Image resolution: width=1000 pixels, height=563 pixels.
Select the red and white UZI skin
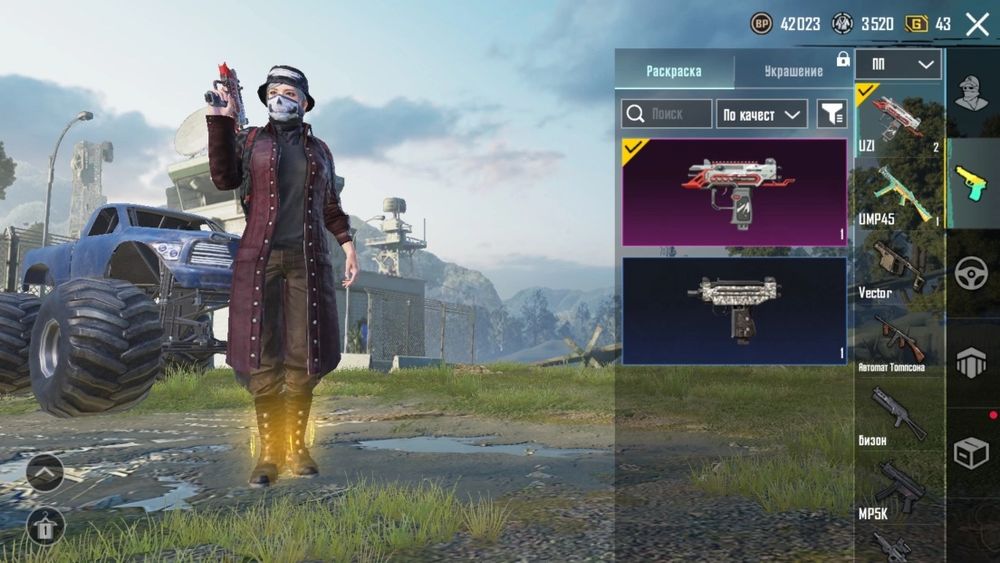coord(734,192)
